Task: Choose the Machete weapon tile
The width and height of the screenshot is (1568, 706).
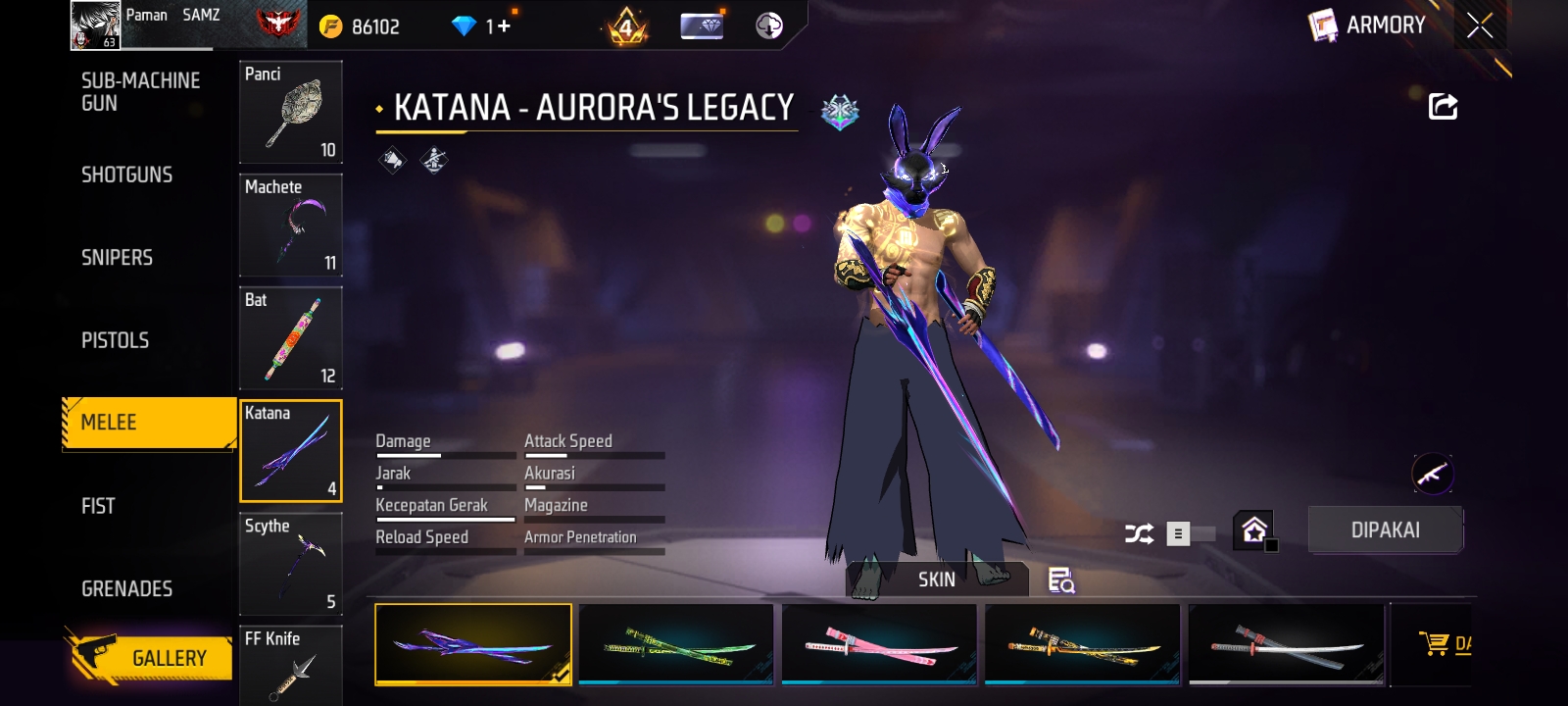Action: click(x=291, y=225)
